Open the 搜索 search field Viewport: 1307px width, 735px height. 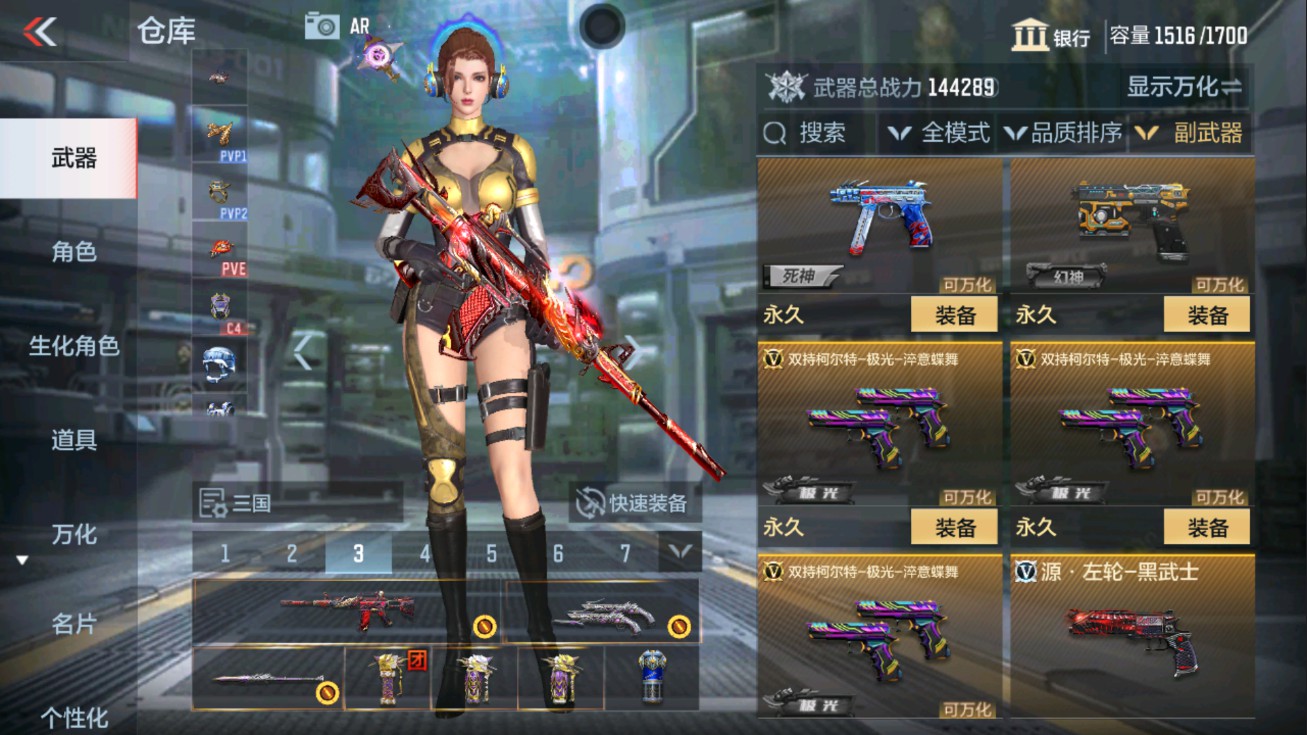pyautogui.click(x=820, y=131)
